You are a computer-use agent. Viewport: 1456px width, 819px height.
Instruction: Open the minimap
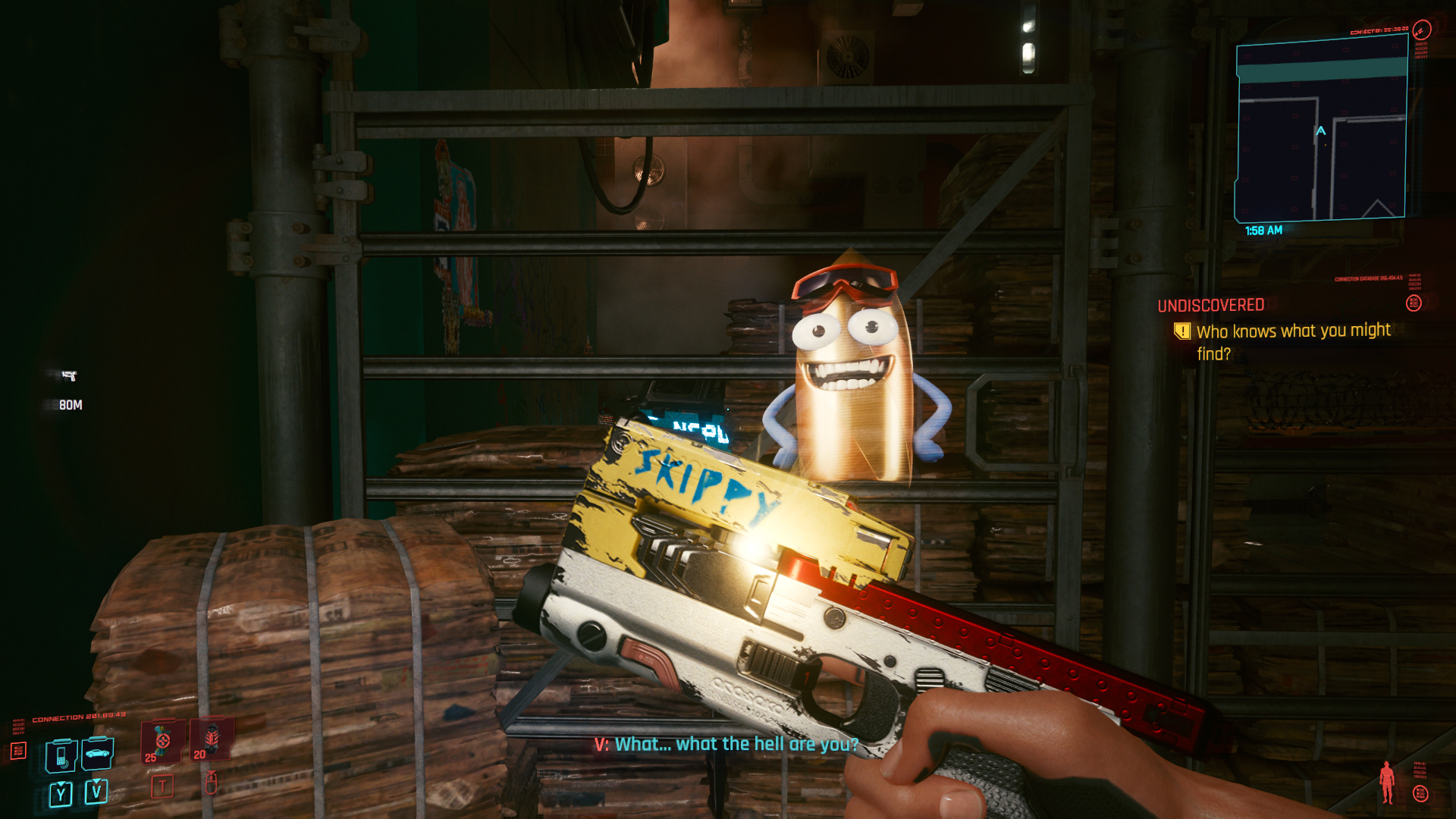[1321, 129]
